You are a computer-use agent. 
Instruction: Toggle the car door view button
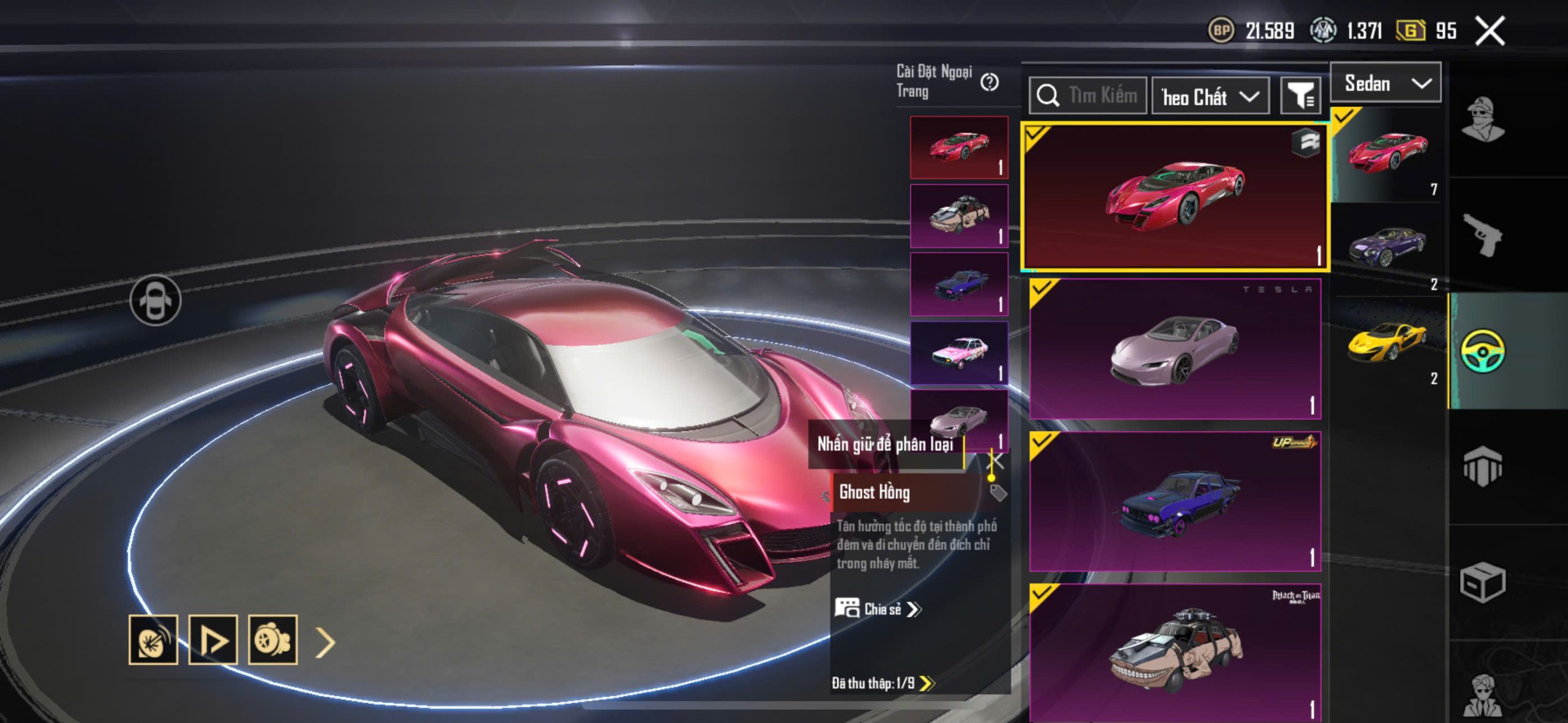coord(156,300)
